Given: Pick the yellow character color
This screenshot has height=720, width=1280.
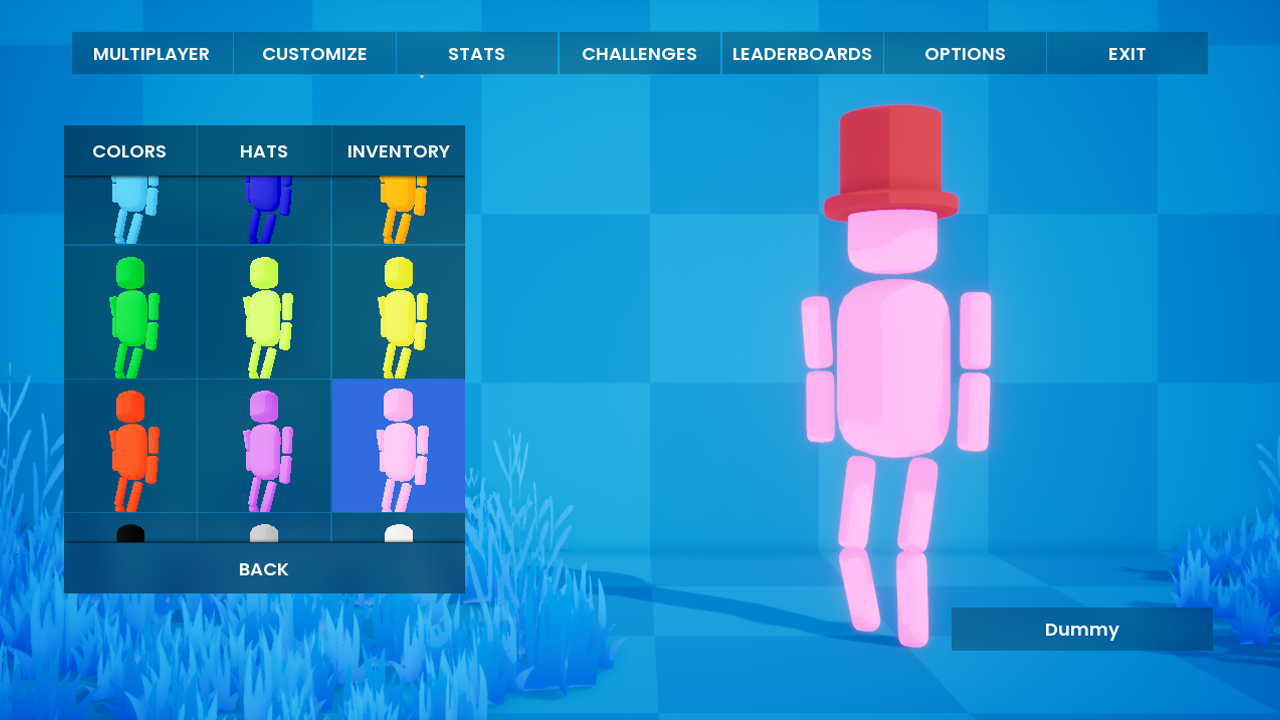Looking at the screenshot, I should (398, 313).
